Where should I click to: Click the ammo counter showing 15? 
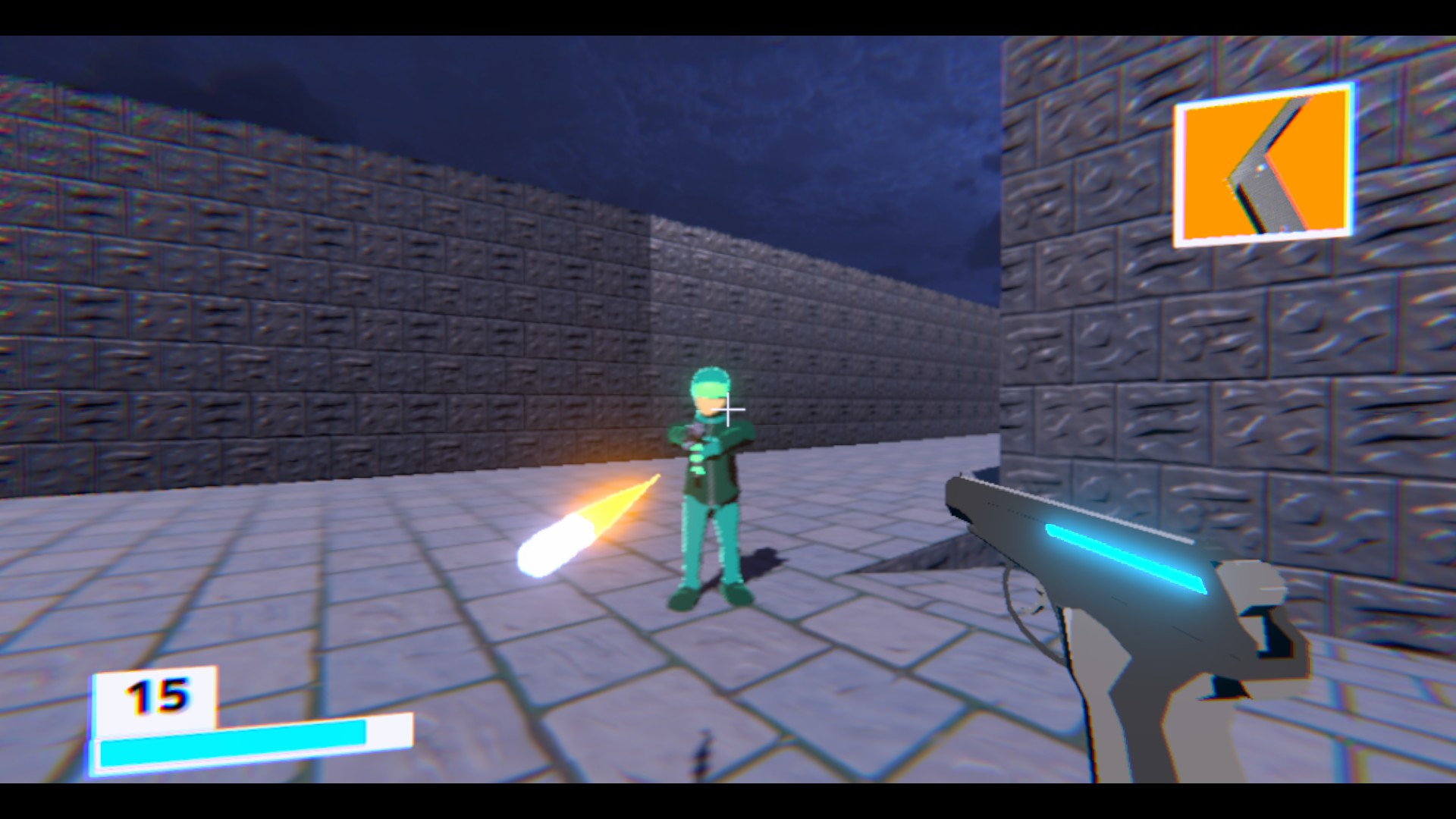point(155,694)
